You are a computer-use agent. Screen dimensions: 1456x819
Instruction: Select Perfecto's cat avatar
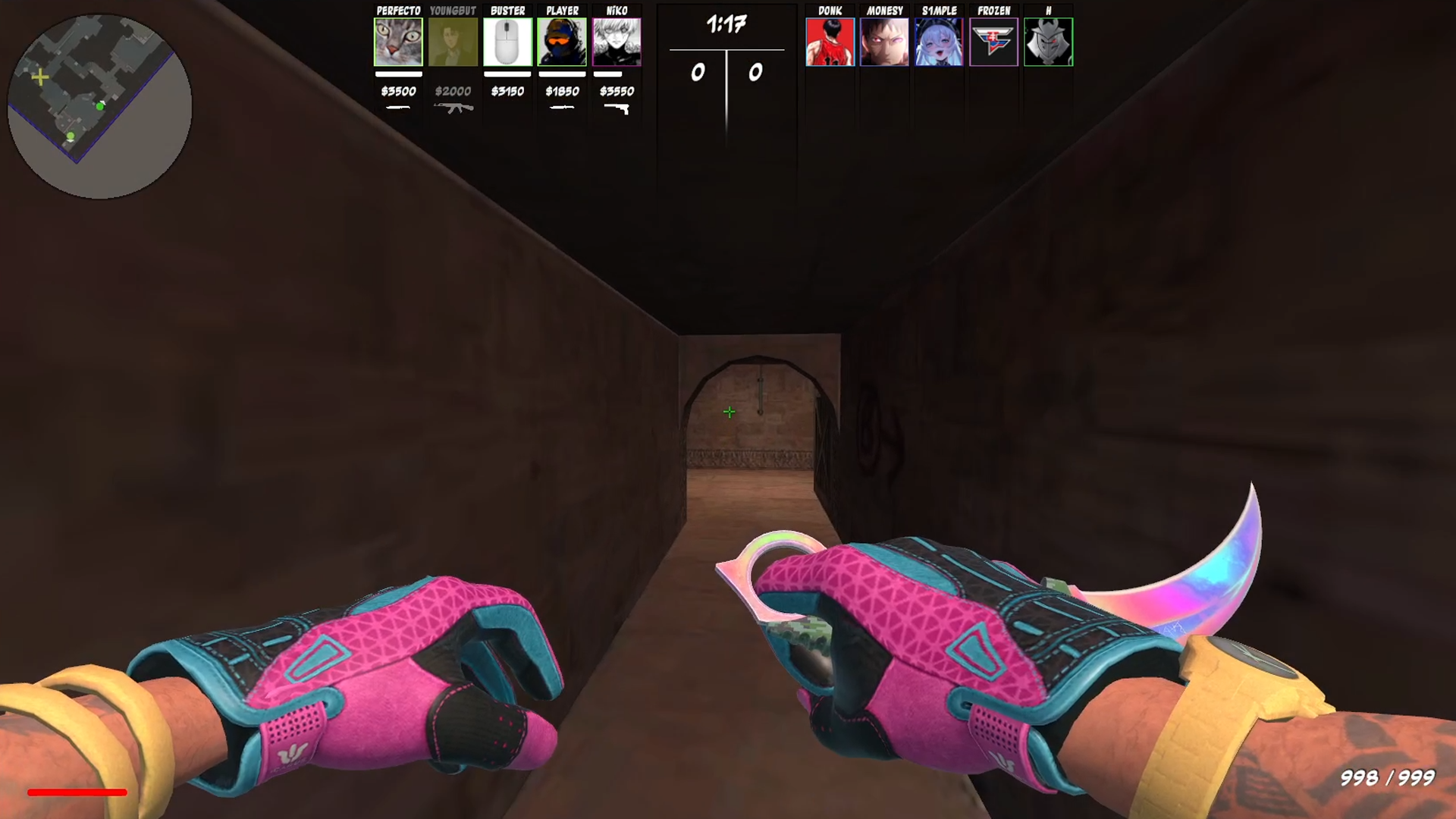[398, 41]
